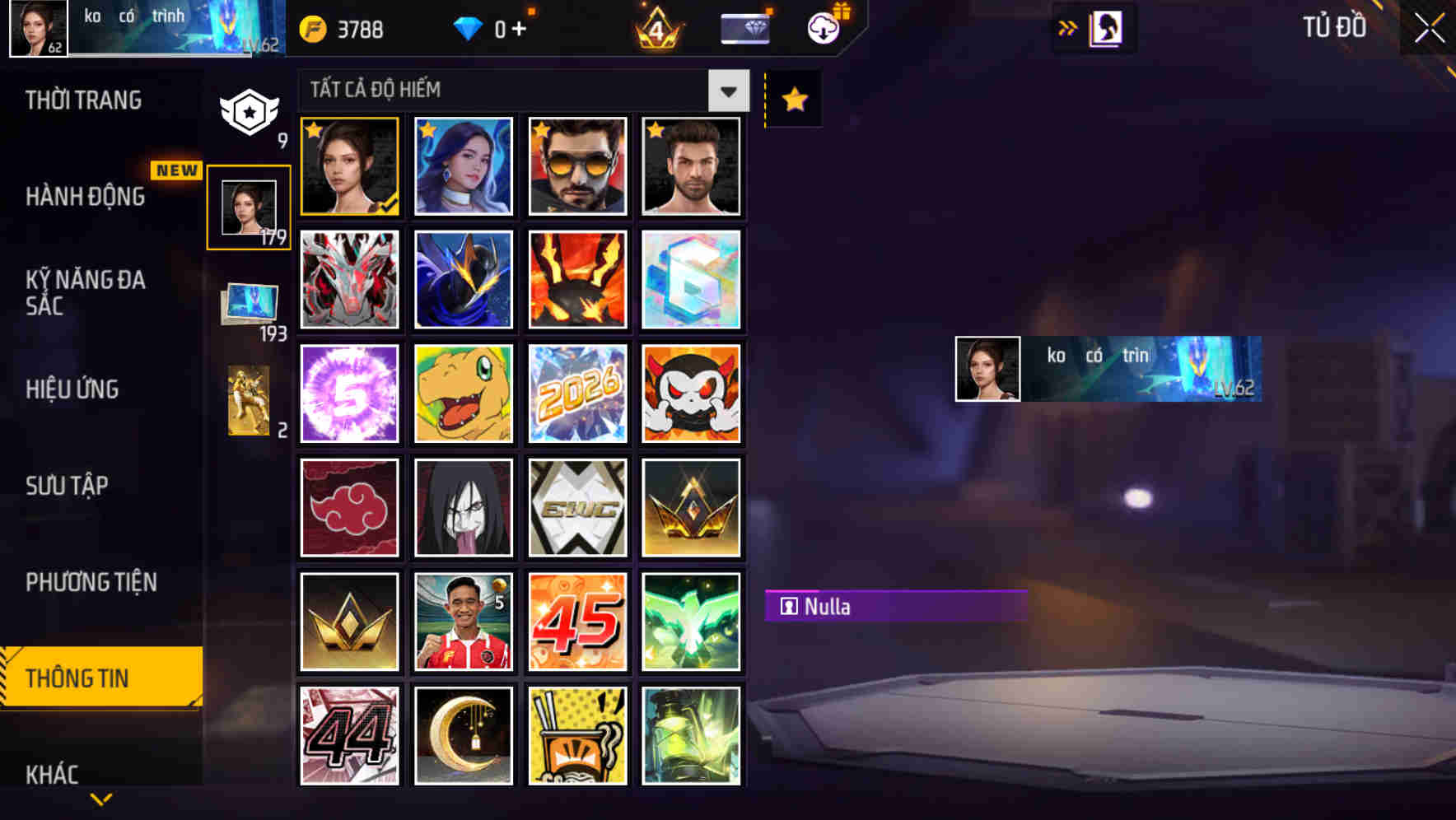
Task: Select the Agumon dinosaur avatar thumbnail
Action: pyautogui.click(x=464, y=394)
